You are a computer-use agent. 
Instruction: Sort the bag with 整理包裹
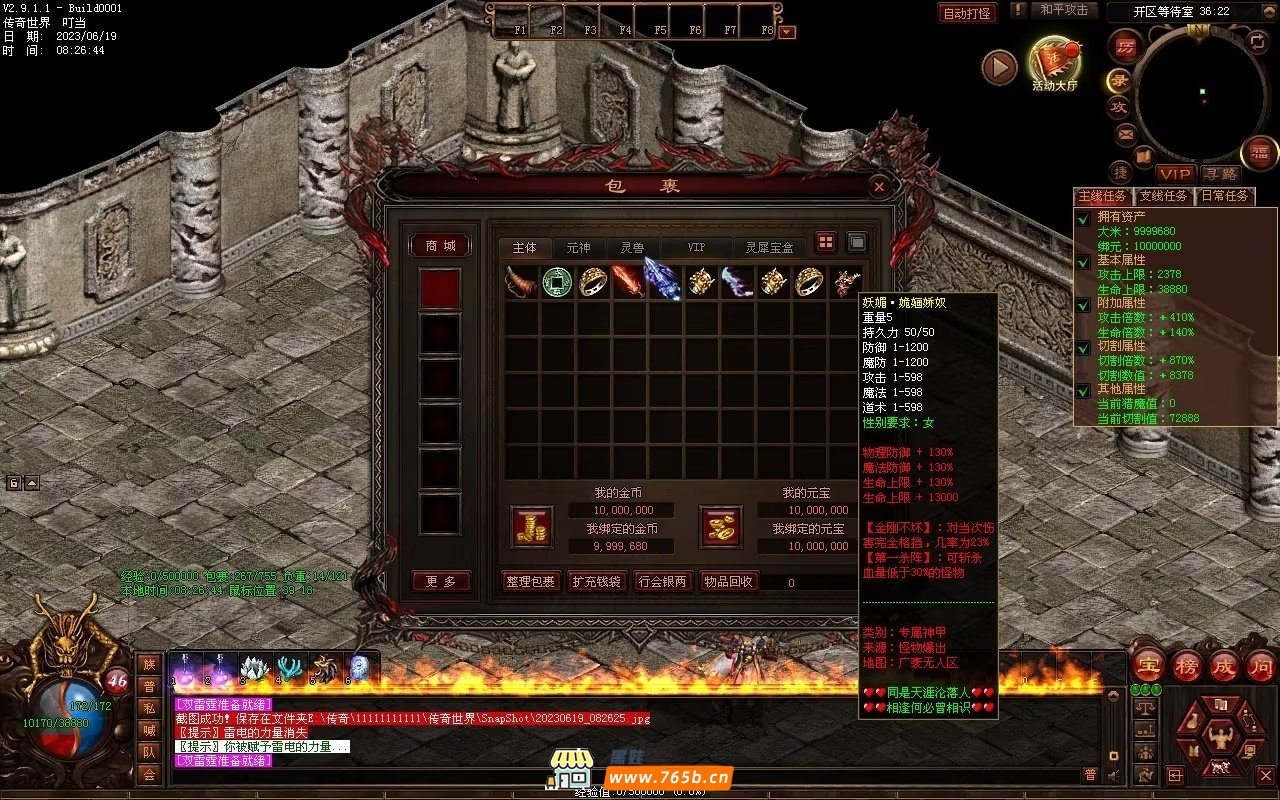coord(530,582)
